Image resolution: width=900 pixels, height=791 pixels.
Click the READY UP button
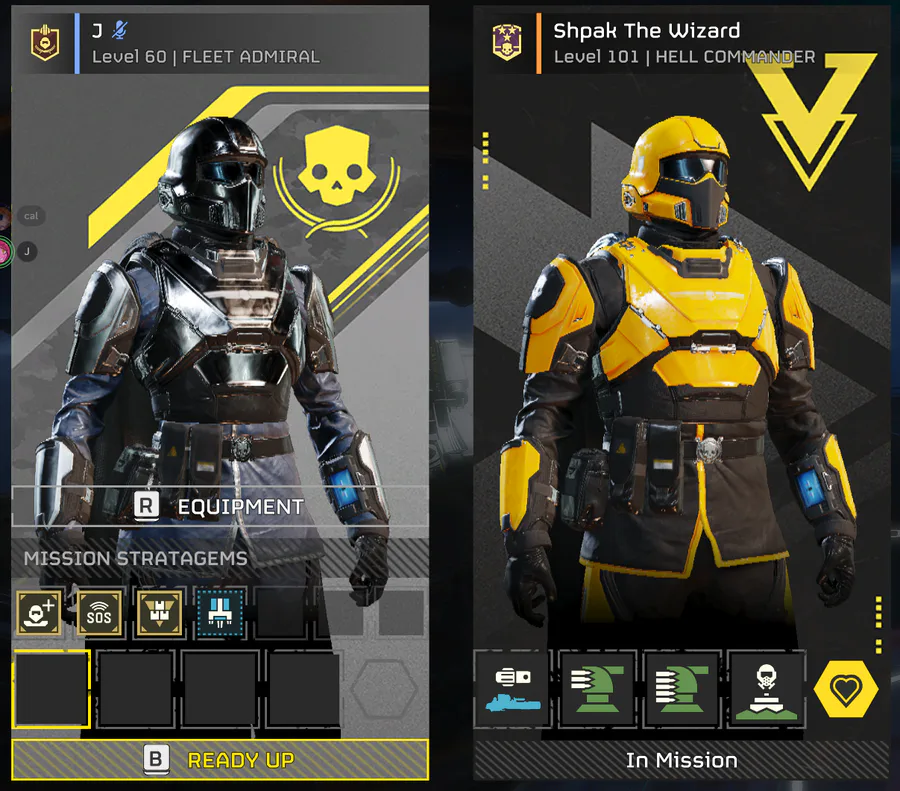pyautogui.click(x=220, y=760)
